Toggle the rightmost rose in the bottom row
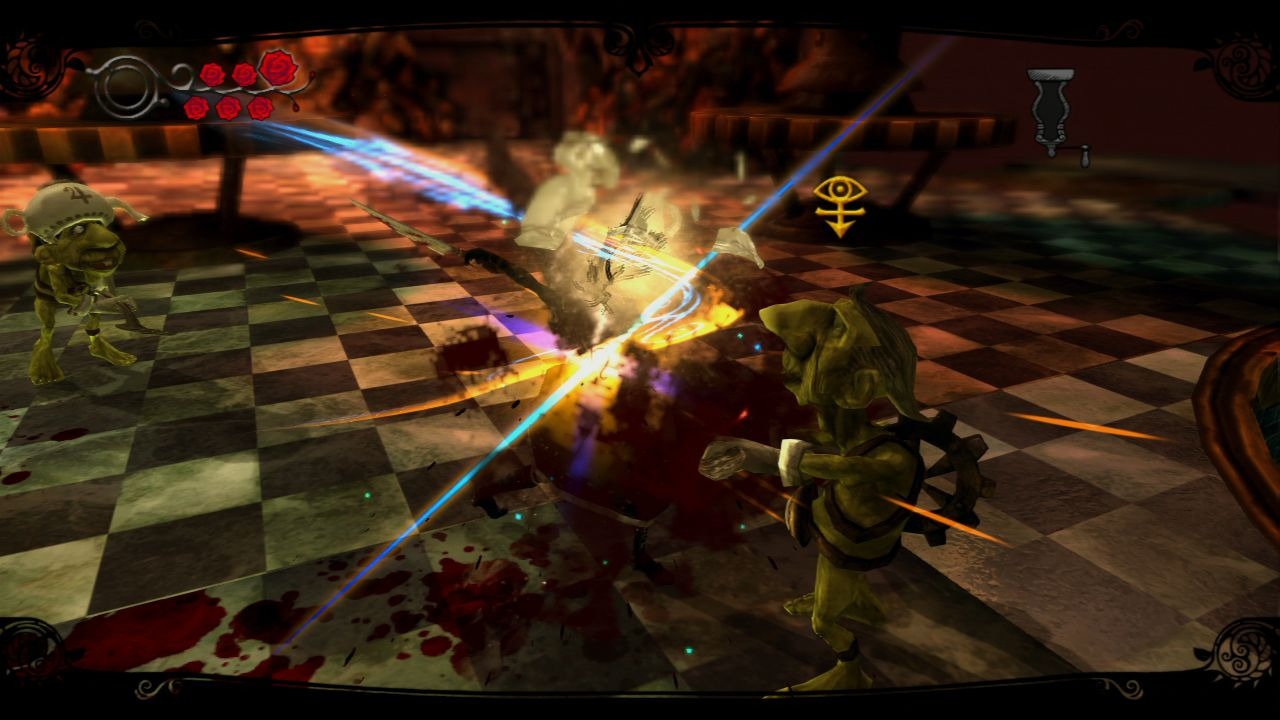Screen dimensions: 1280x720 coord(259,106)
